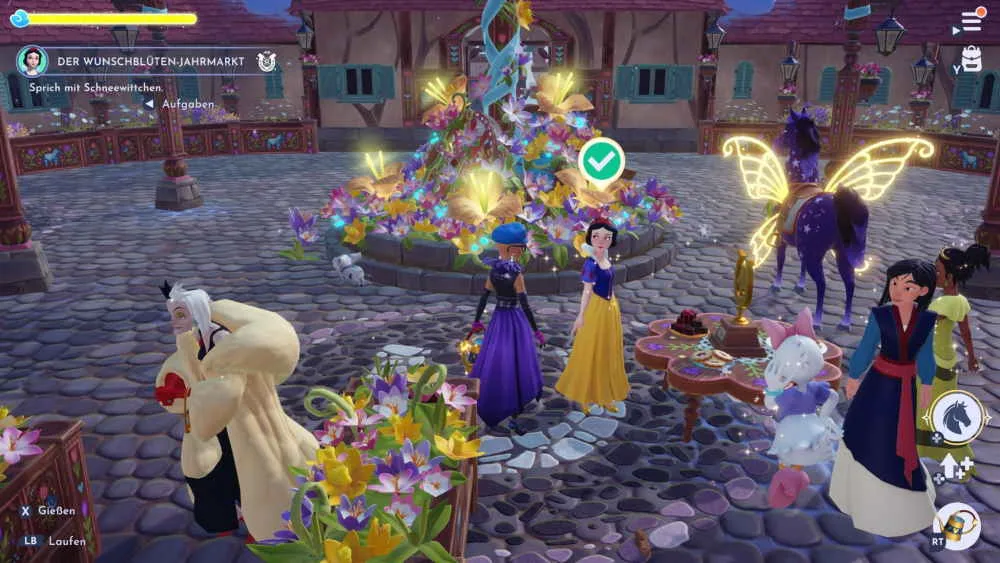This screenshot has width=1000, height=563.
Task: Open the hamburger menu with notification dot
Action: pyautogui.click(x=970, y=21)
